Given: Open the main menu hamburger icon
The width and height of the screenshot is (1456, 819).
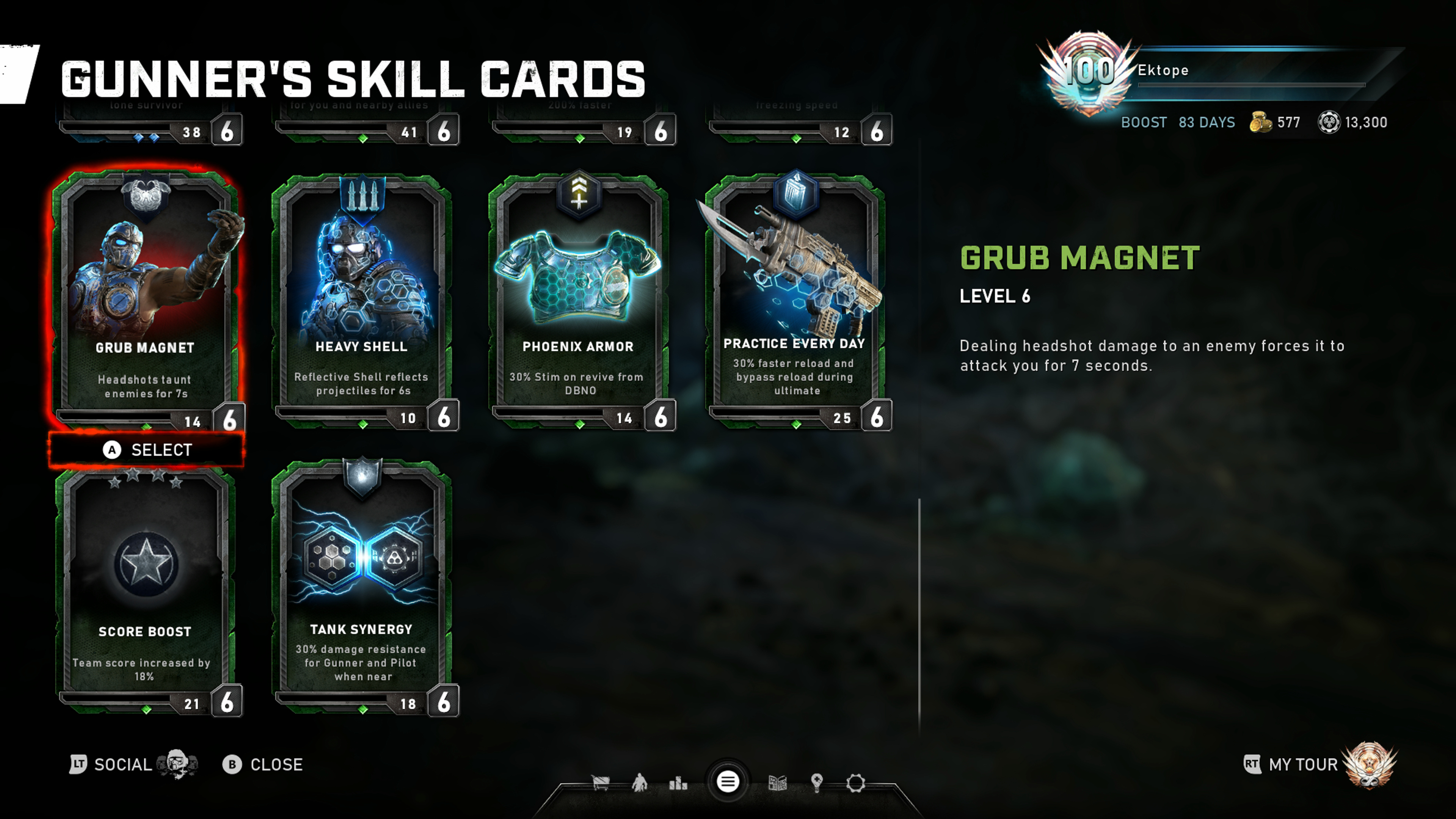Looking at the screenshot, I should point(728,782).
